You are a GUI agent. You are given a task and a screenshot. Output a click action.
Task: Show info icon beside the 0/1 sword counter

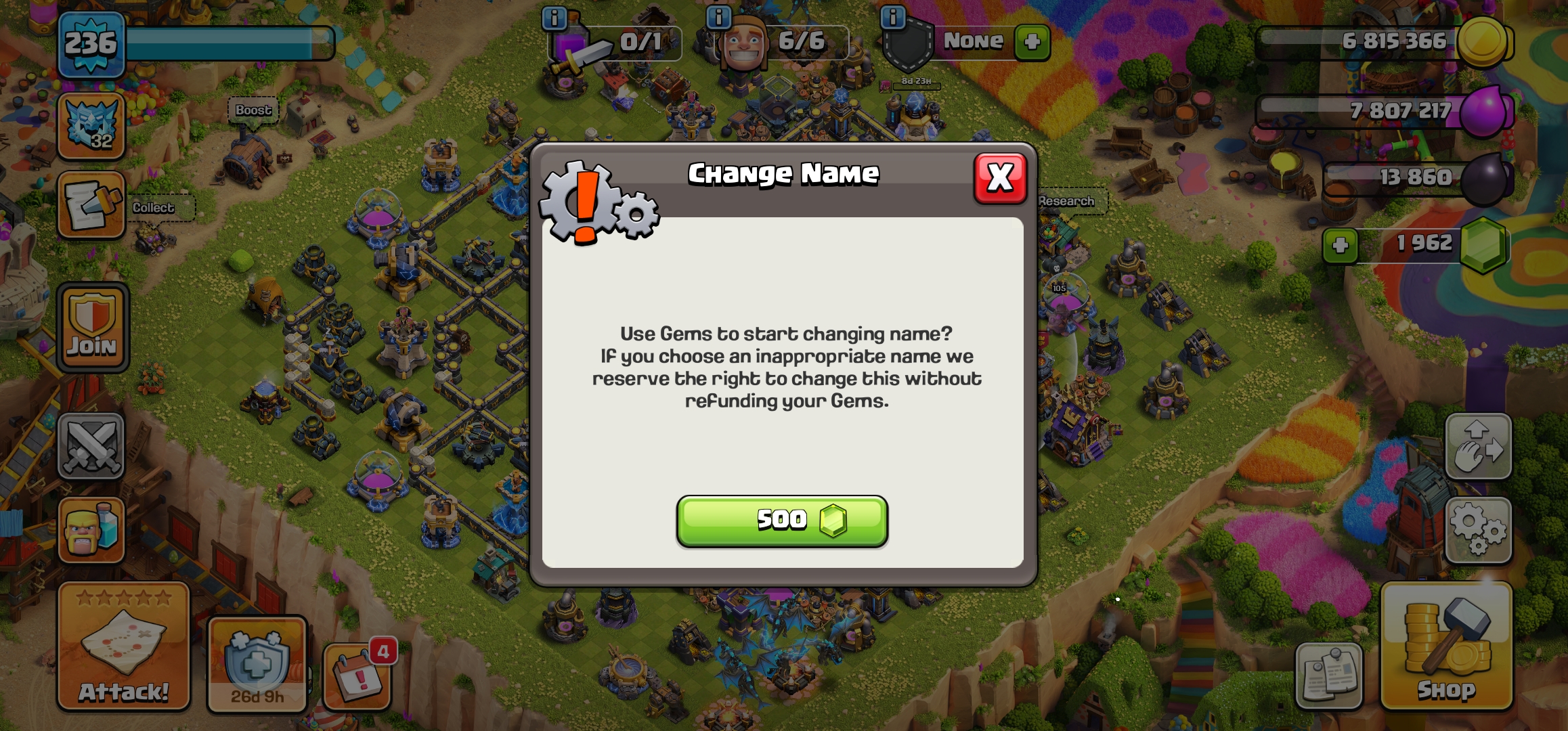tap(554, 18)
